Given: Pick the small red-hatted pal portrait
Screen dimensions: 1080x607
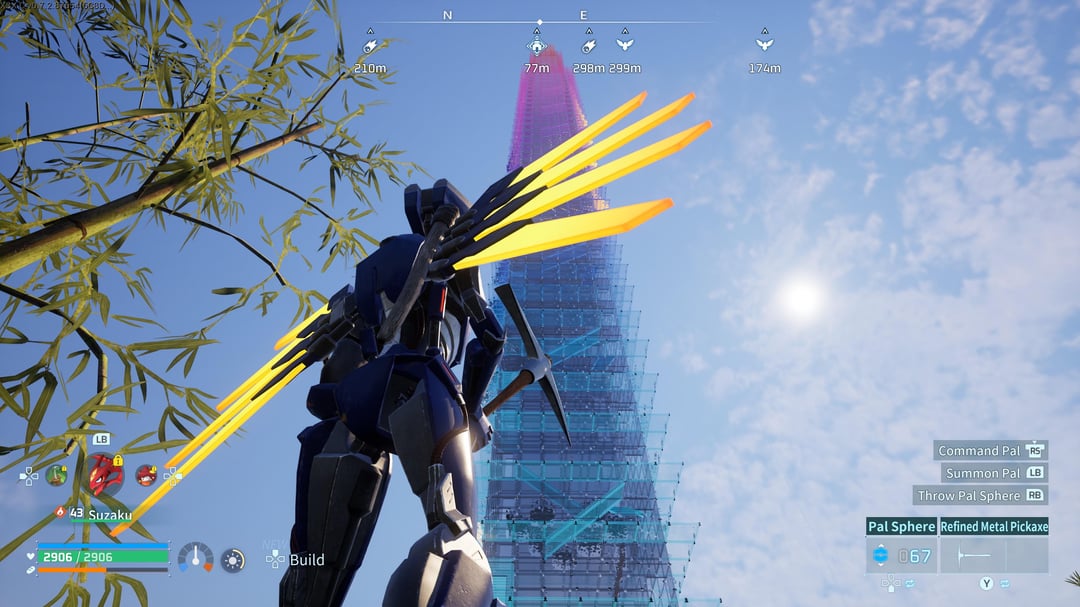Looking at the screenshot, I should click(x=146, y=475).
